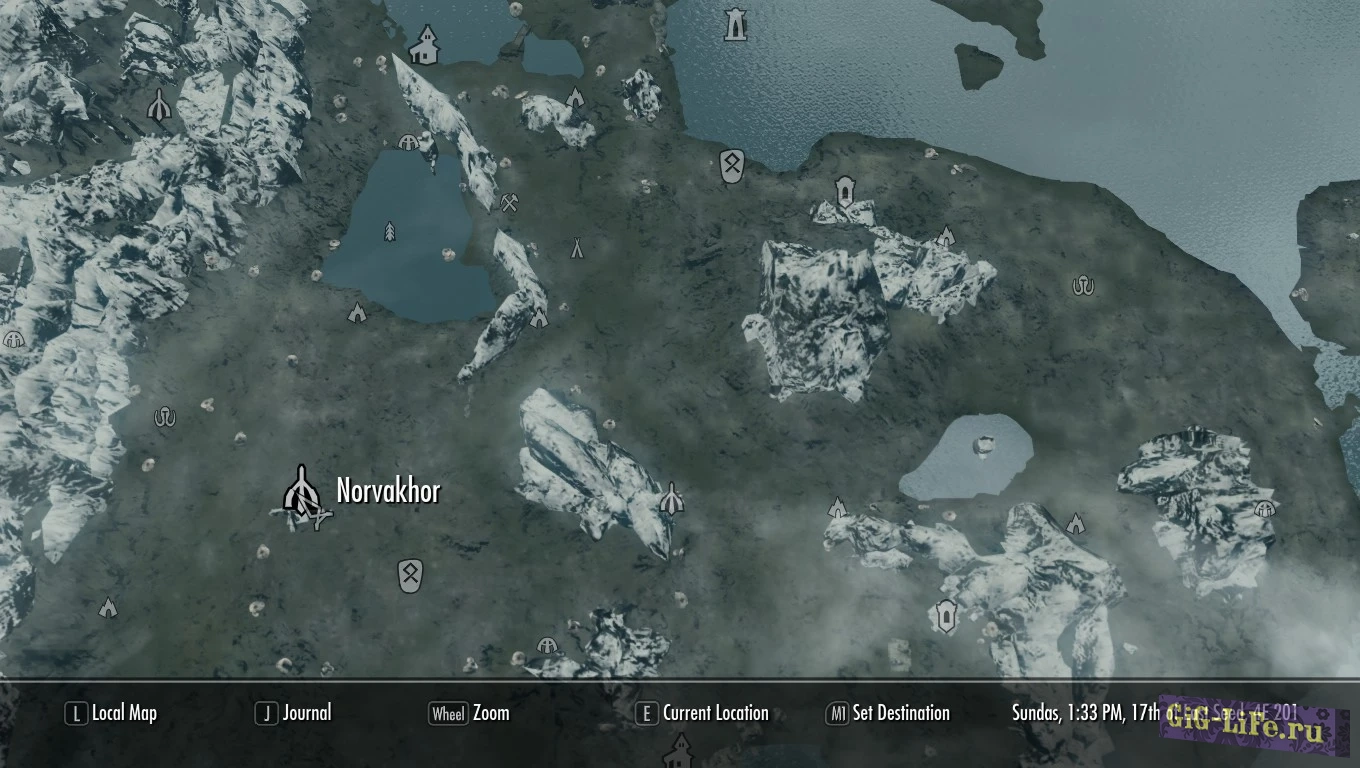Click the pine tree marker on the lake
Image resolution: width=1360 pixels, height=768 pixels.
point(389,233)
